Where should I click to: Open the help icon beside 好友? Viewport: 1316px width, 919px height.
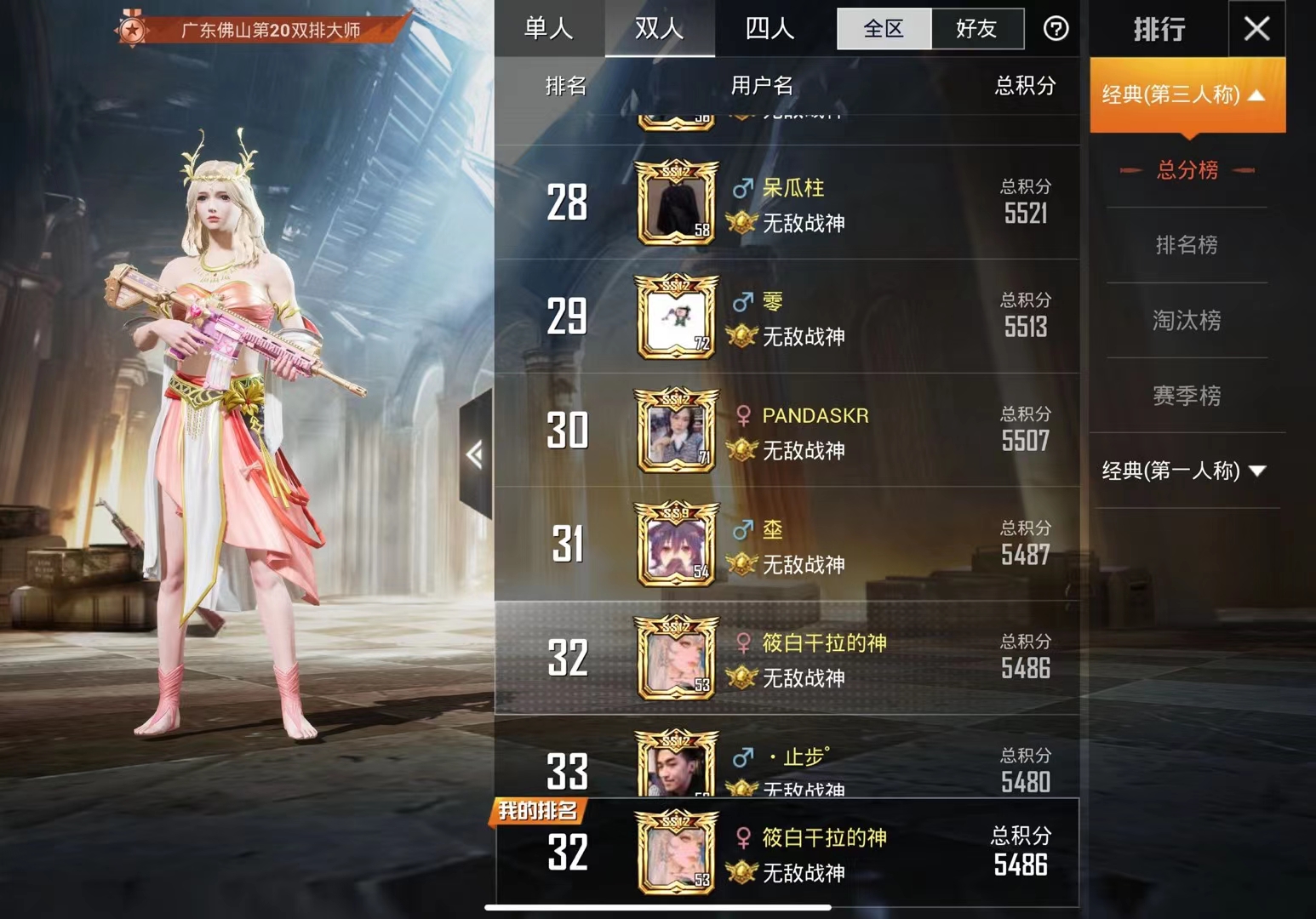pyautogui.click(x=1056, y=29)
